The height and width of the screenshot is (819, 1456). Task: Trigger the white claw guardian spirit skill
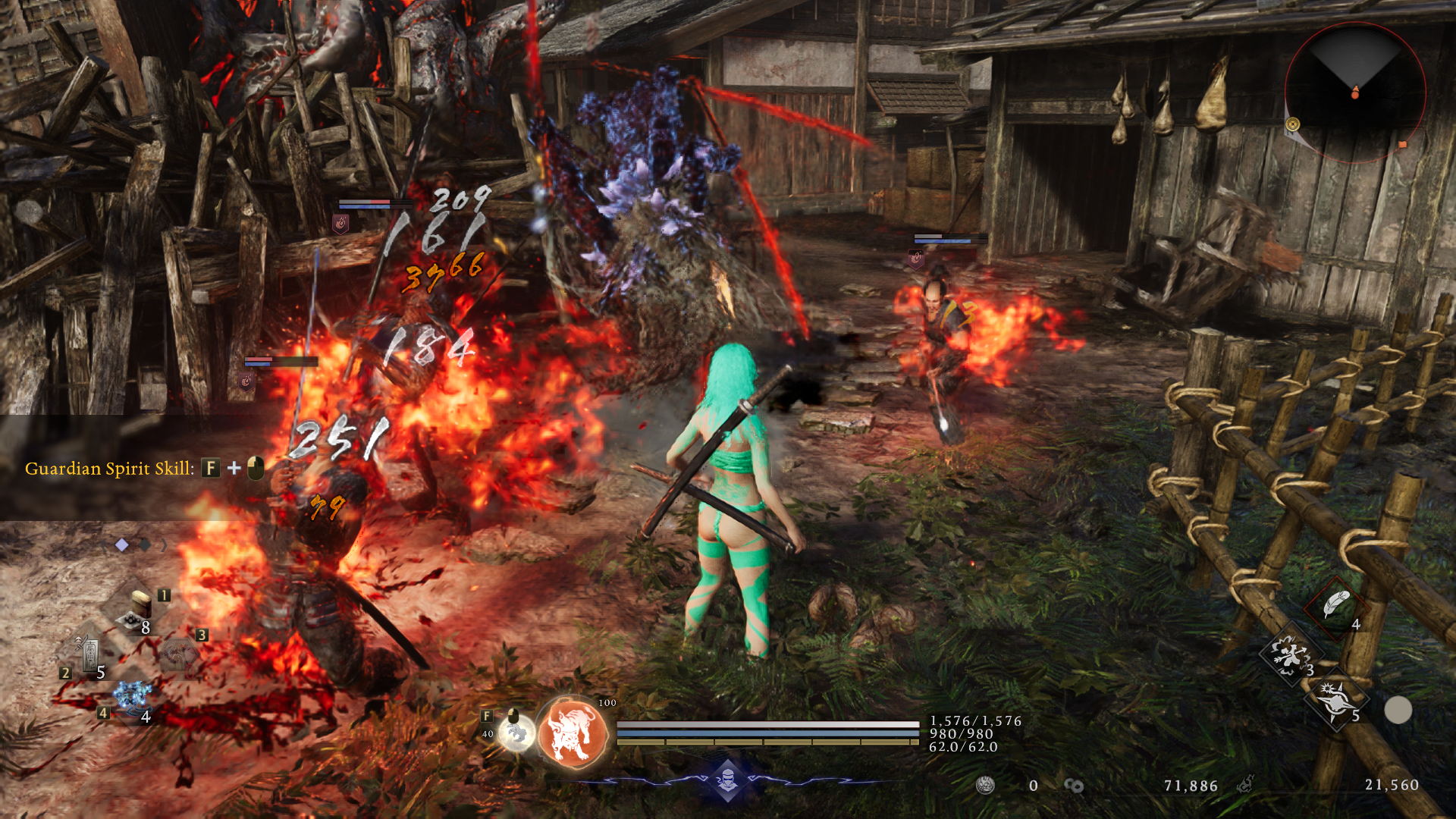pos(517,733)
